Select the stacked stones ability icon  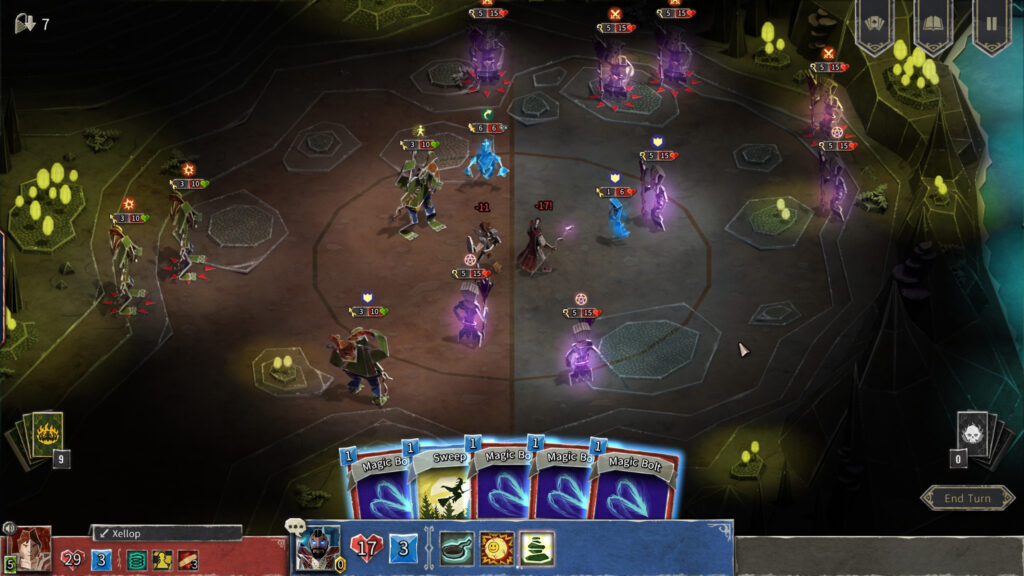pyautogui.click(x=536, y=548)
